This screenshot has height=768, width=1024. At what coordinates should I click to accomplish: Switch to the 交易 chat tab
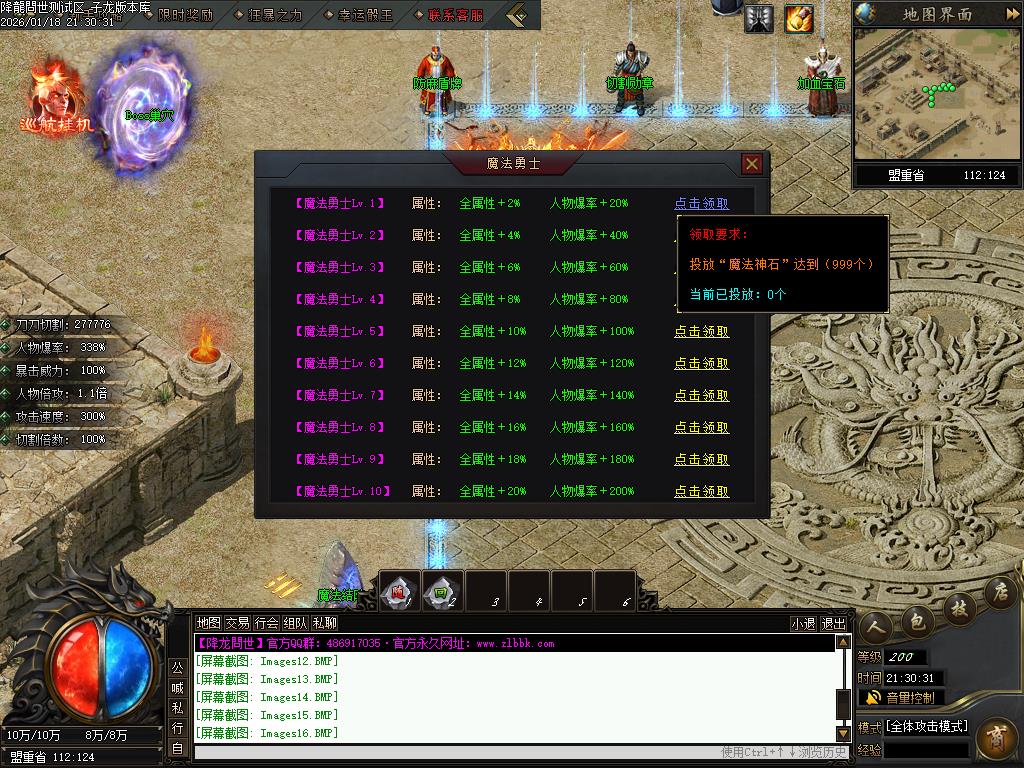tap(237, 623)
